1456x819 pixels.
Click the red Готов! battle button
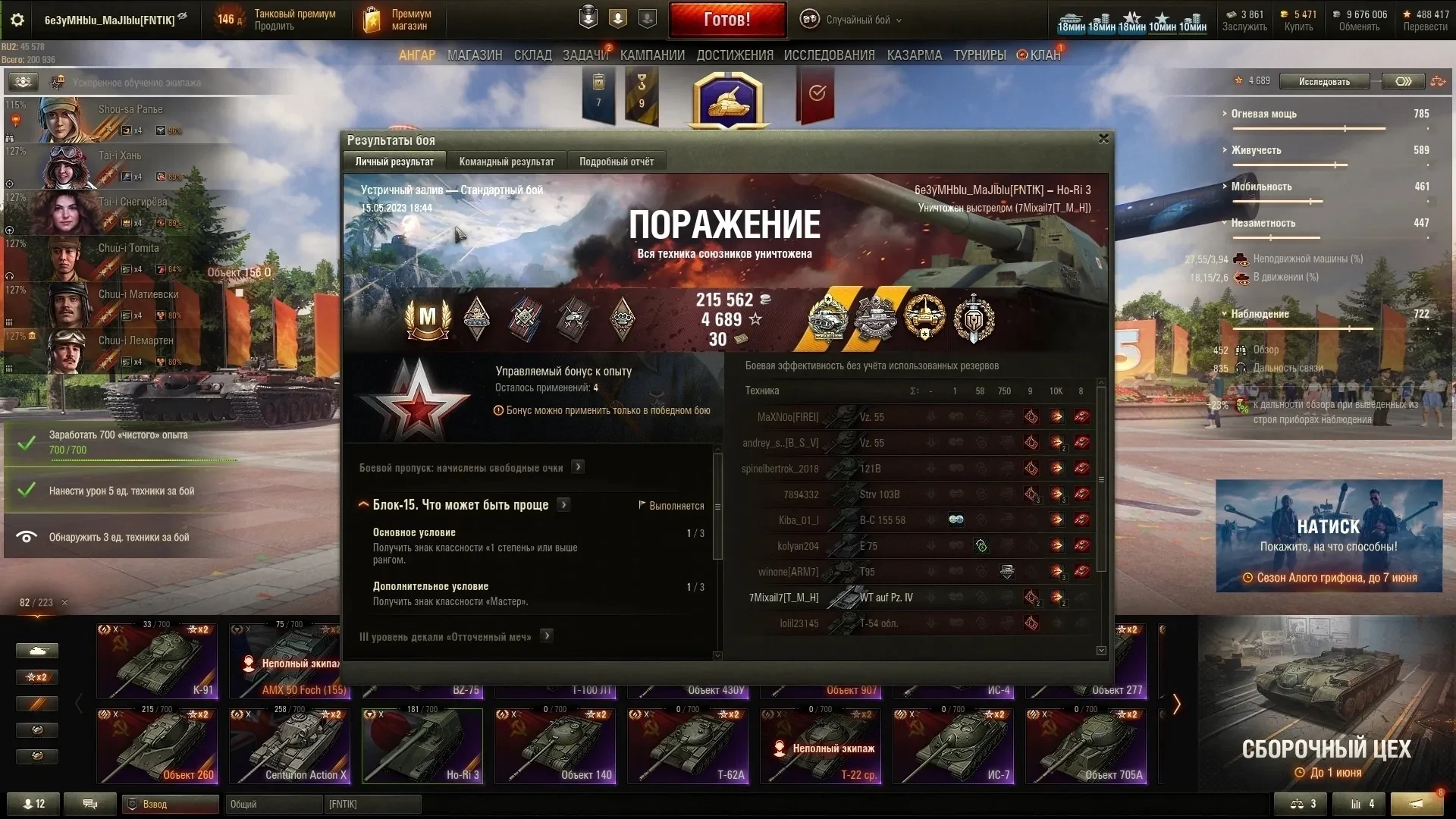click(727, 20)
